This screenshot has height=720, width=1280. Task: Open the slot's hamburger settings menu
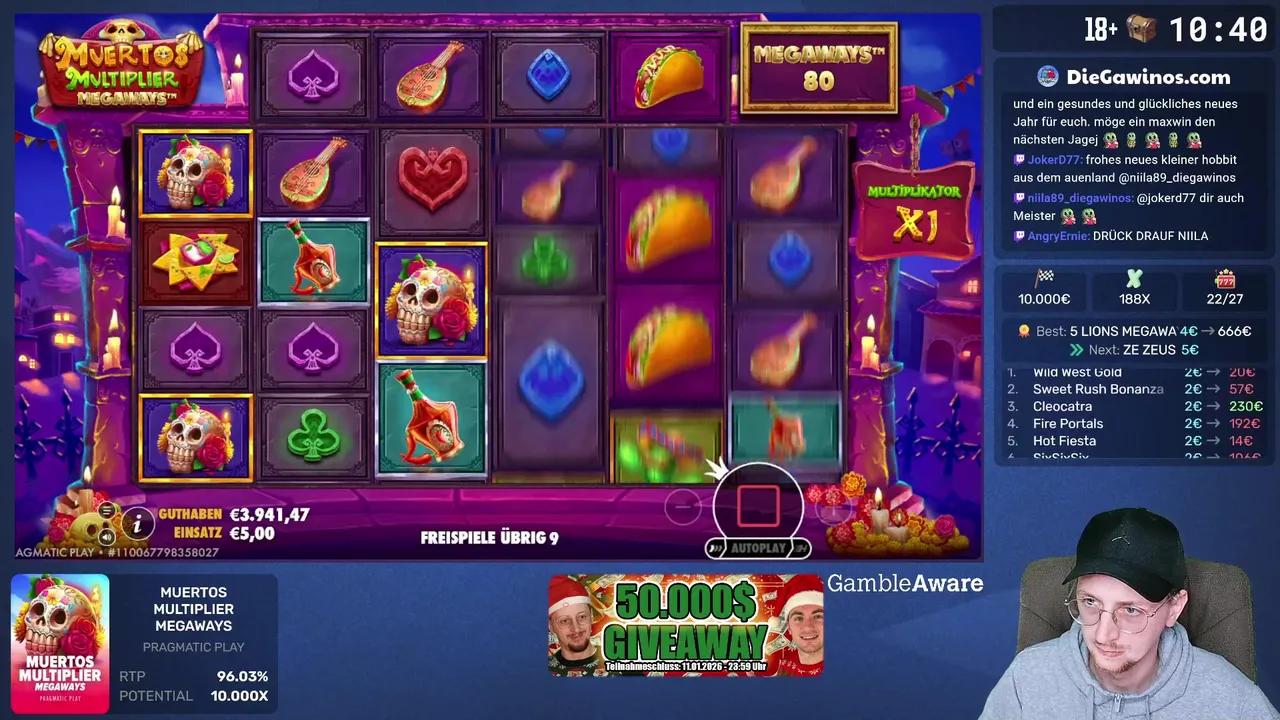point(106,511)
